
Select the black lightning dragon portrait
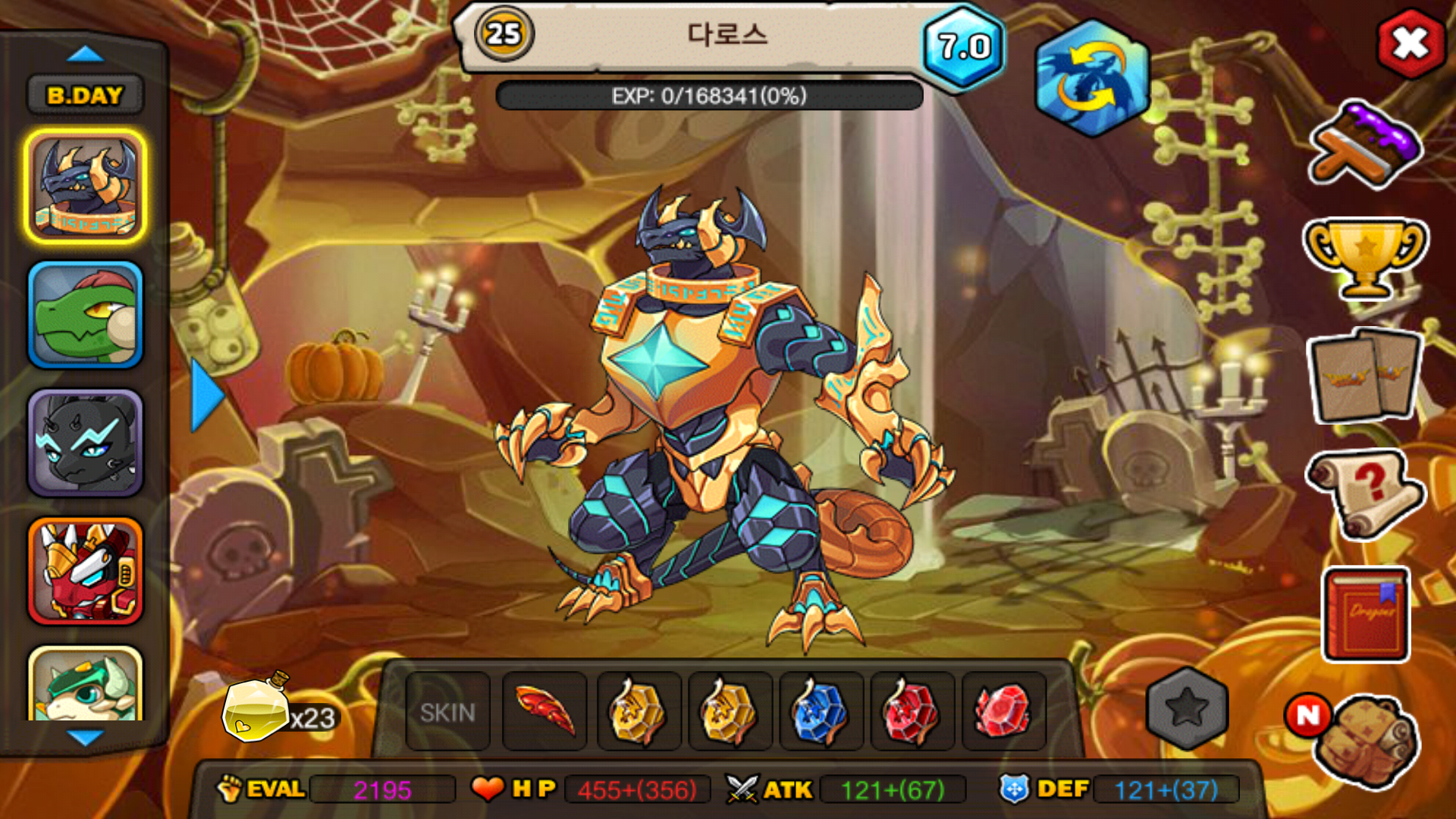pos(85,444)
